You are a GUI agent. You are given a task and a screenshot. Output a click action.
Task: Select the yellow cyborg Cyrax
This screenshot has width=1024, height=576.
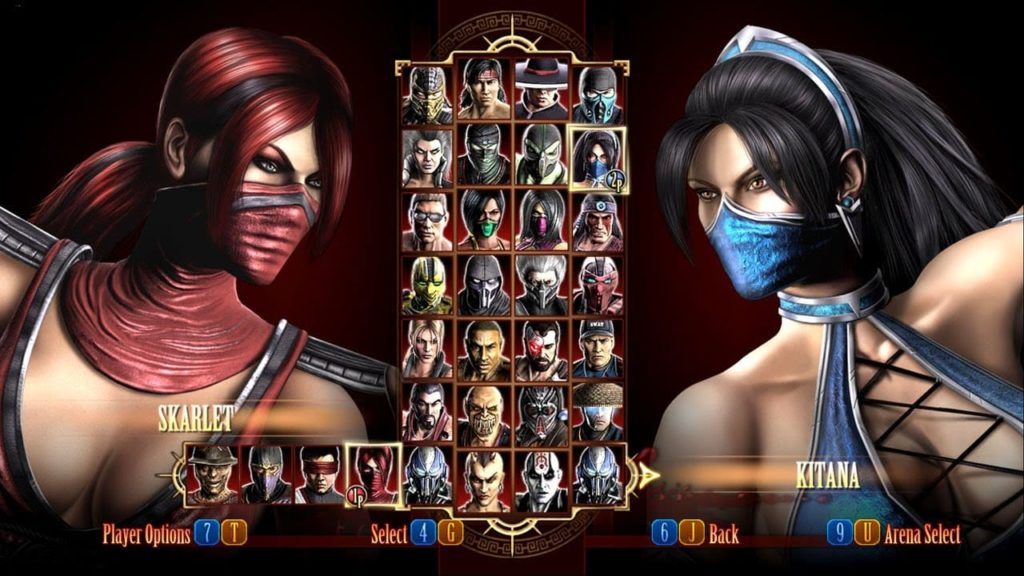pyautogui.click(x=427, y=286)
